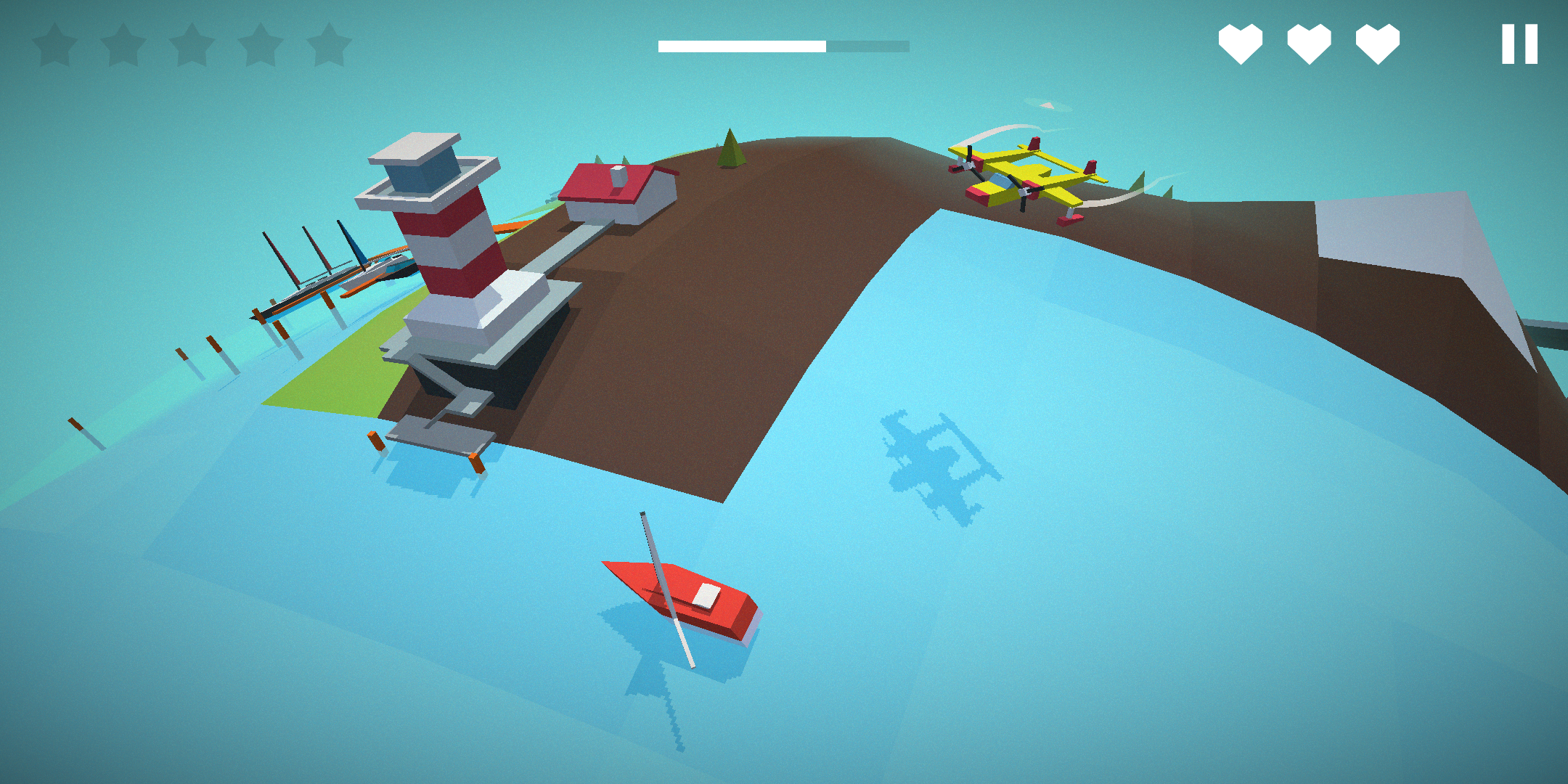Click the first star in the rating row
The width and height of the screenshot is (1568, 784).
point(55,44)
